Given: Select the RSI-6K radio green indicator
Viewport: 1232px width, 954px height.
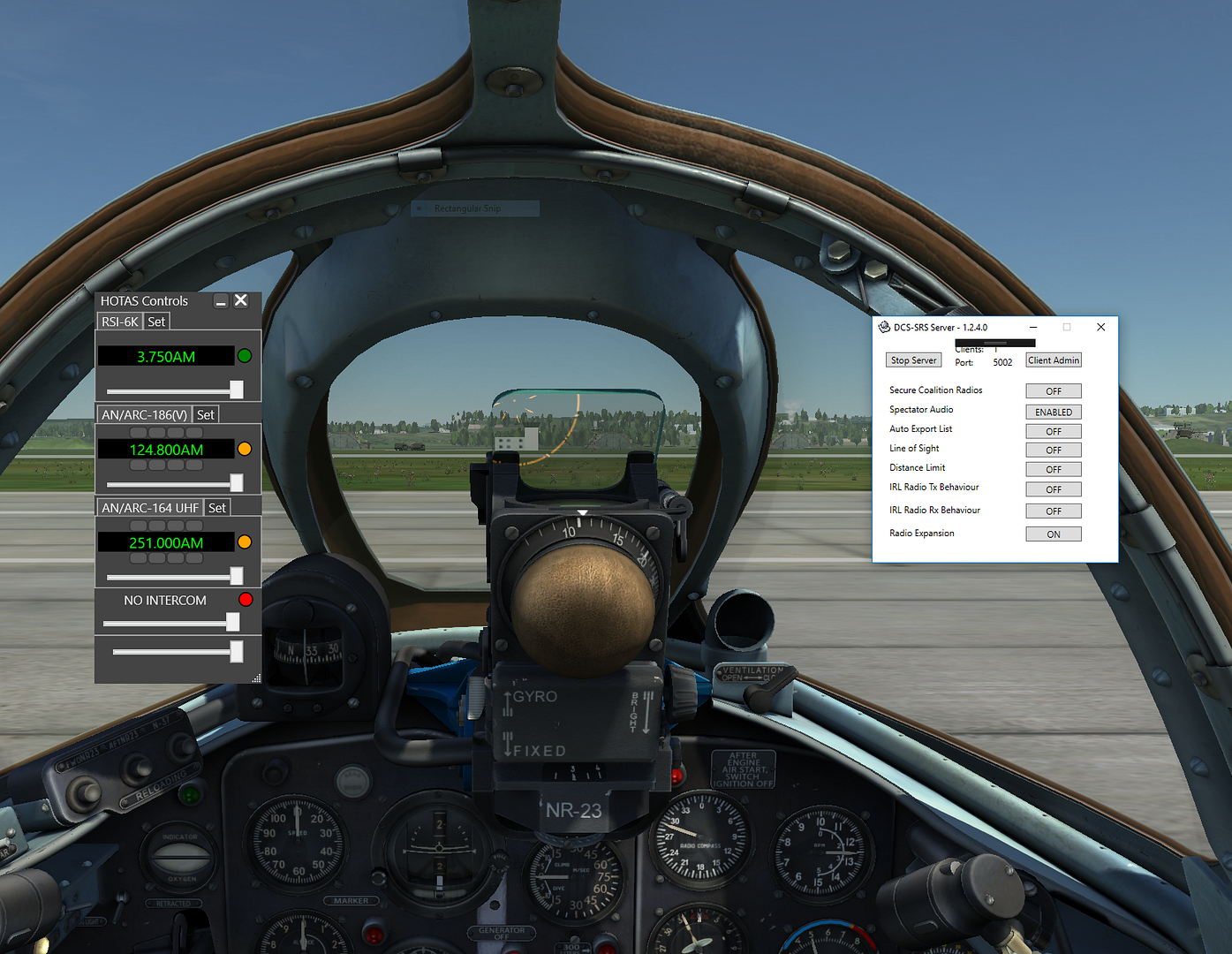Looking at the screenshot, I should coord(245,356).
